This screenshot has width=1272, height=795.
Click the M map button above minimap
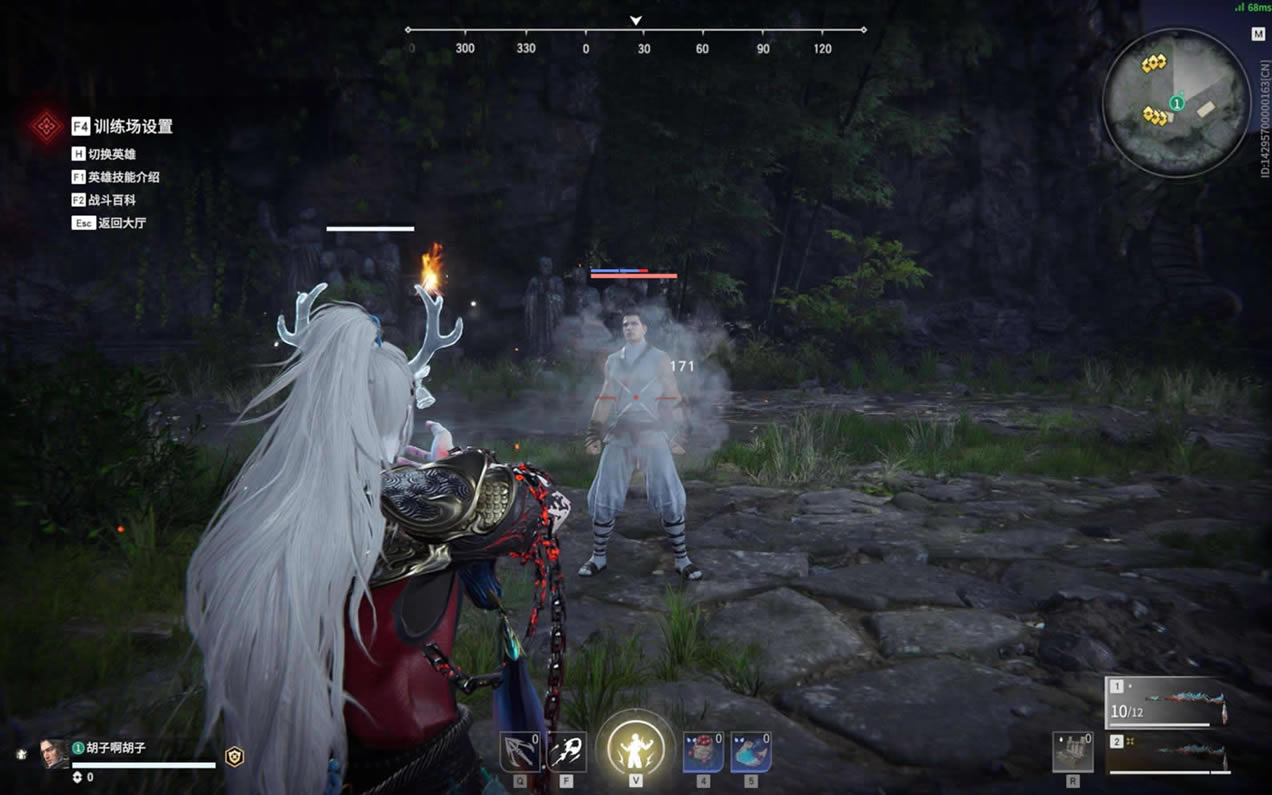[x=1258, y=34]
